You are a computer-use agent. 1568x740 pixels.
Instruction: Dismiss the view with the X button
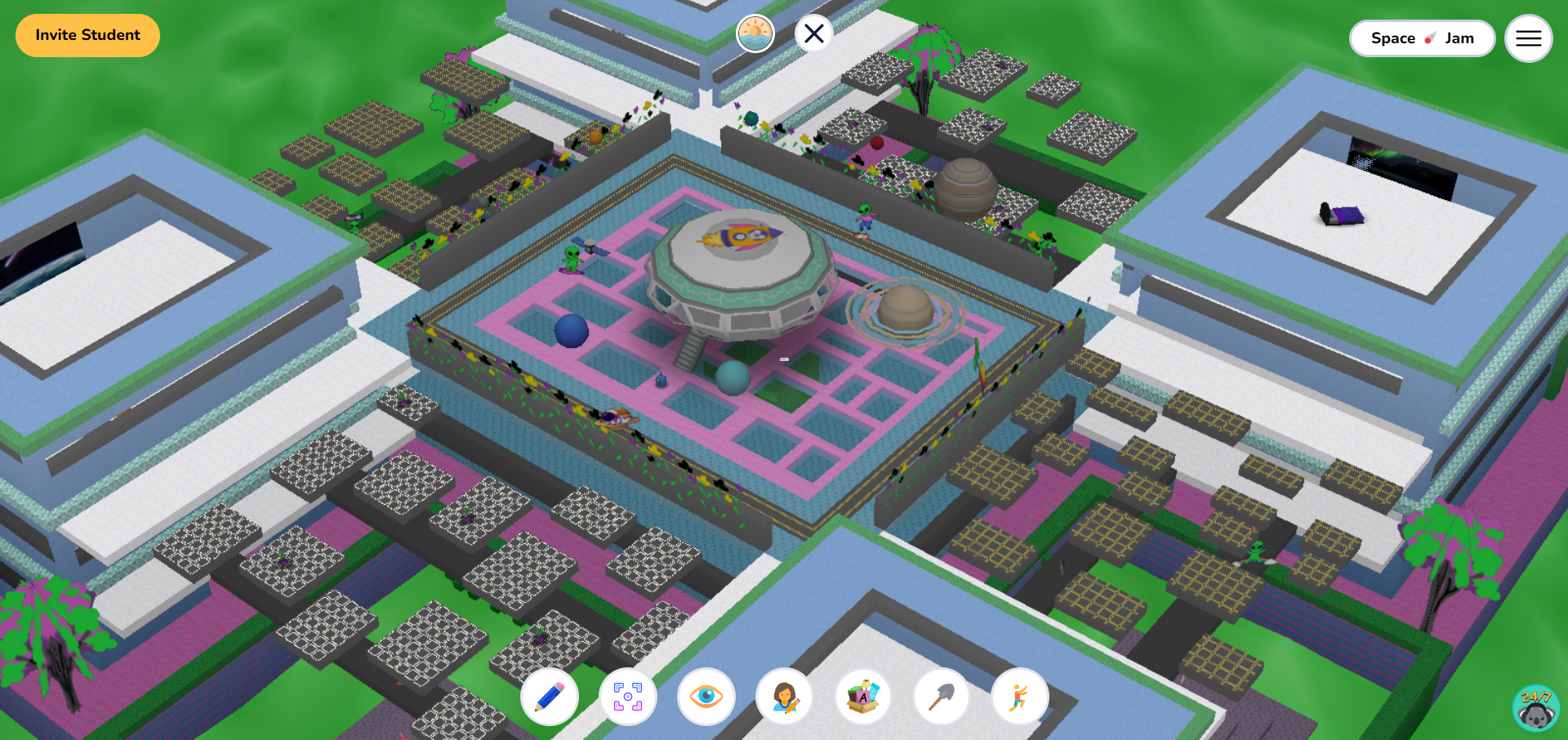pyautogui.click(x=813, y=33)
